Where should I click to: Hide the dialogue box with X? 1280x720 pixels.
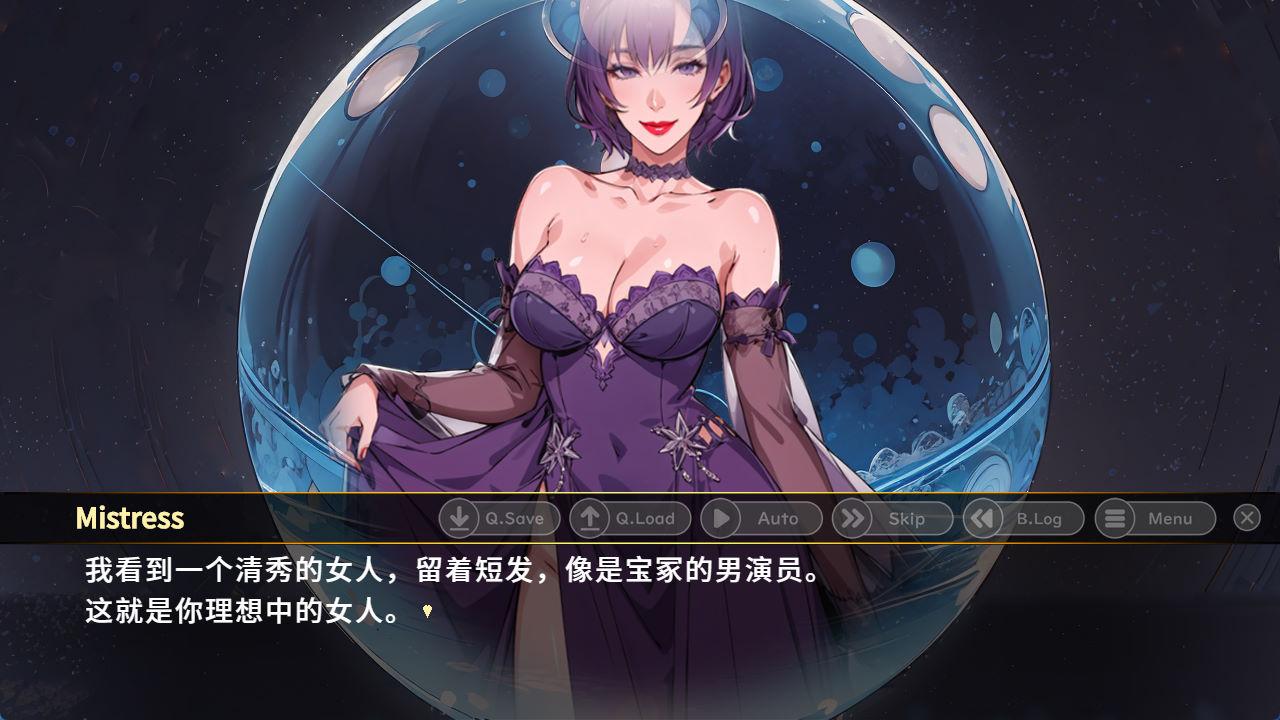[1246, 517]
